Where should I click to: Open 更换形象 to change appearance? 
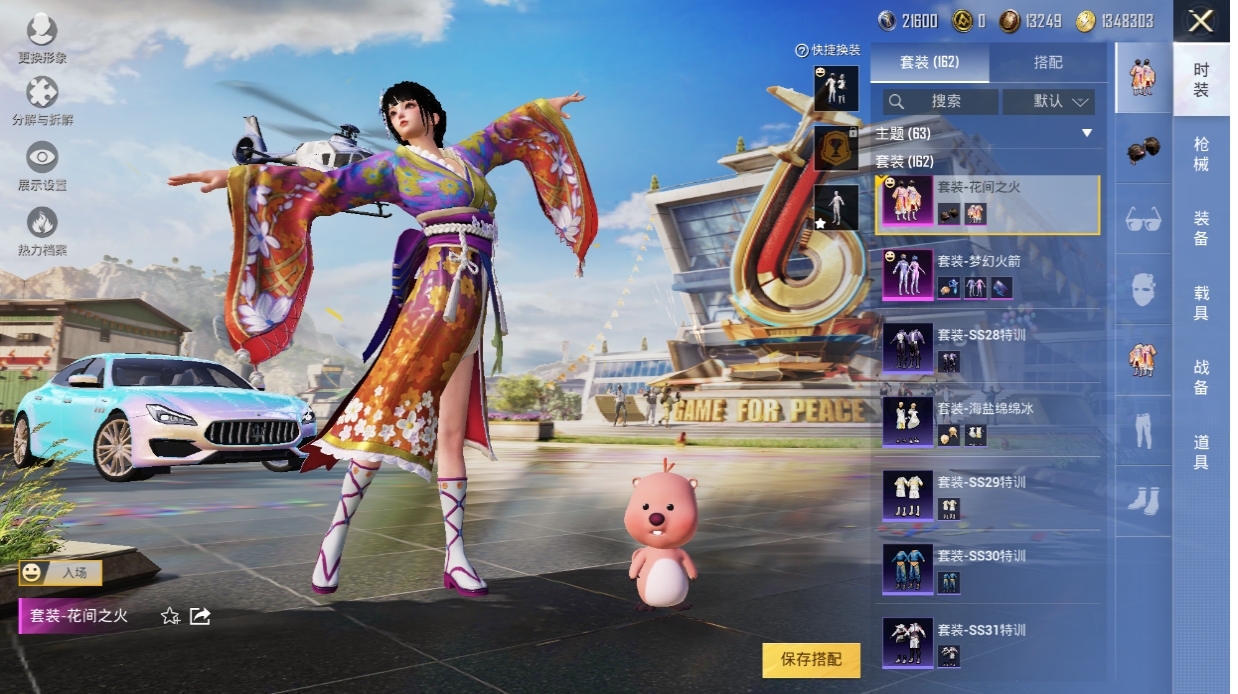coord(42,38)
